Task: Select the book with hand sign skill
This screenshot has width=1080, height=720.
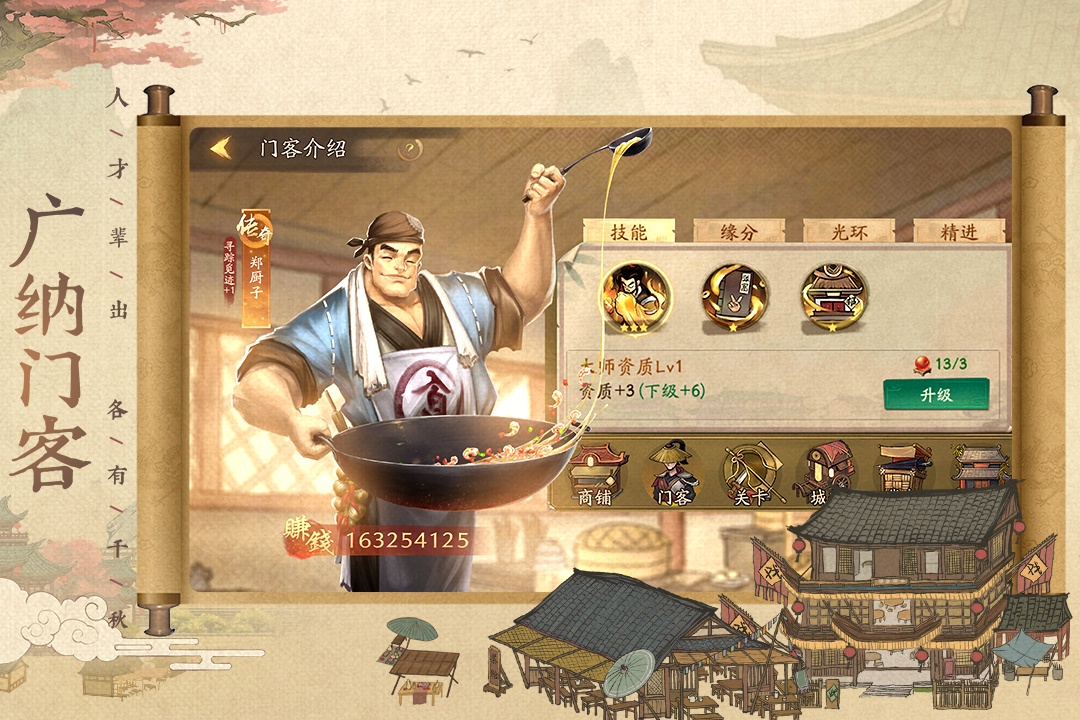Action: [734, 296]
